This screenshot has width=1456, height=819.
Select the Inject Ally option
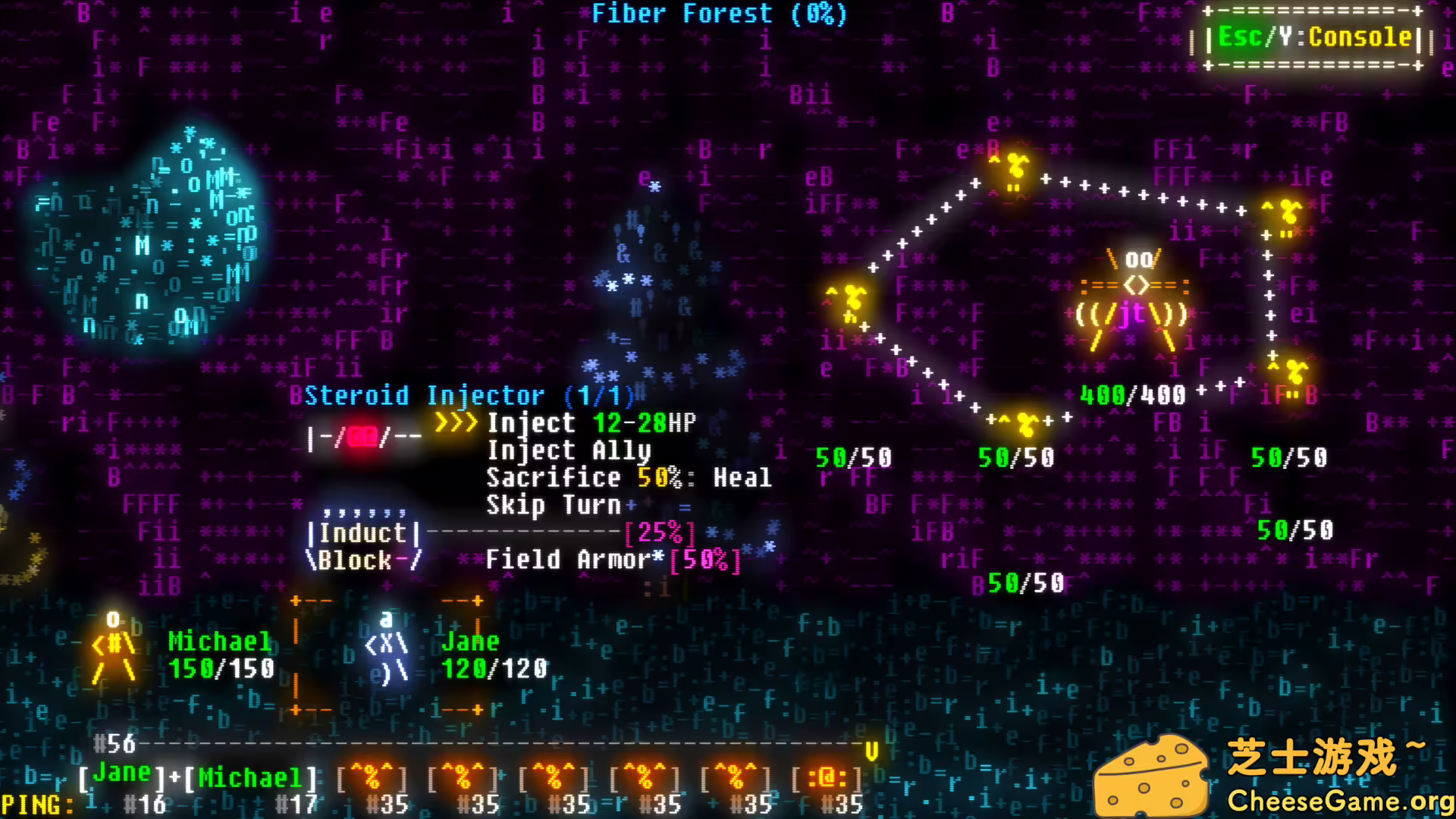click(x=569, y=450)
